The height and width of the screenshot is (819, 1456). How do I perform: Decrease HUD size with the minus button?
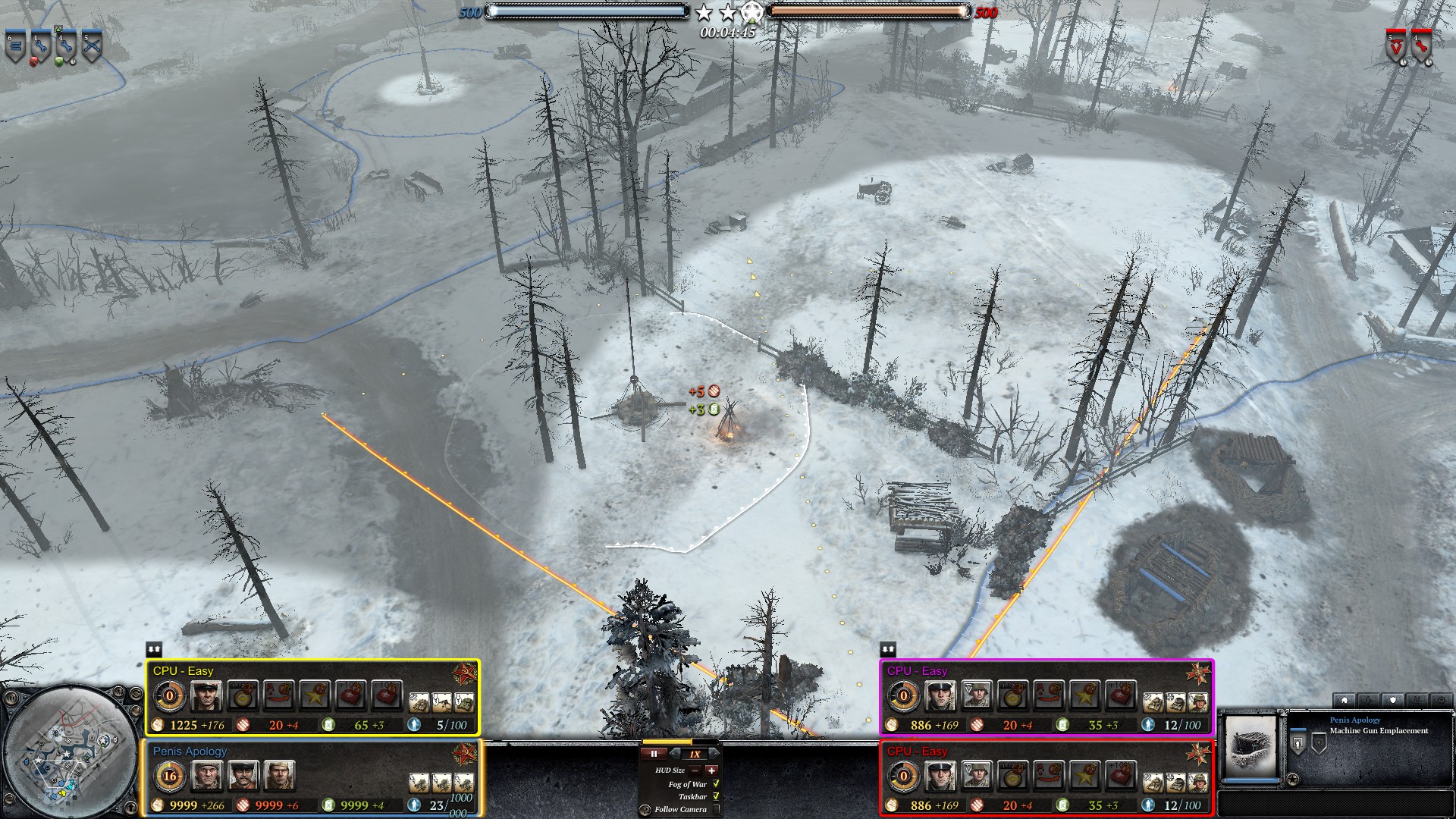(x=695, y=770)
